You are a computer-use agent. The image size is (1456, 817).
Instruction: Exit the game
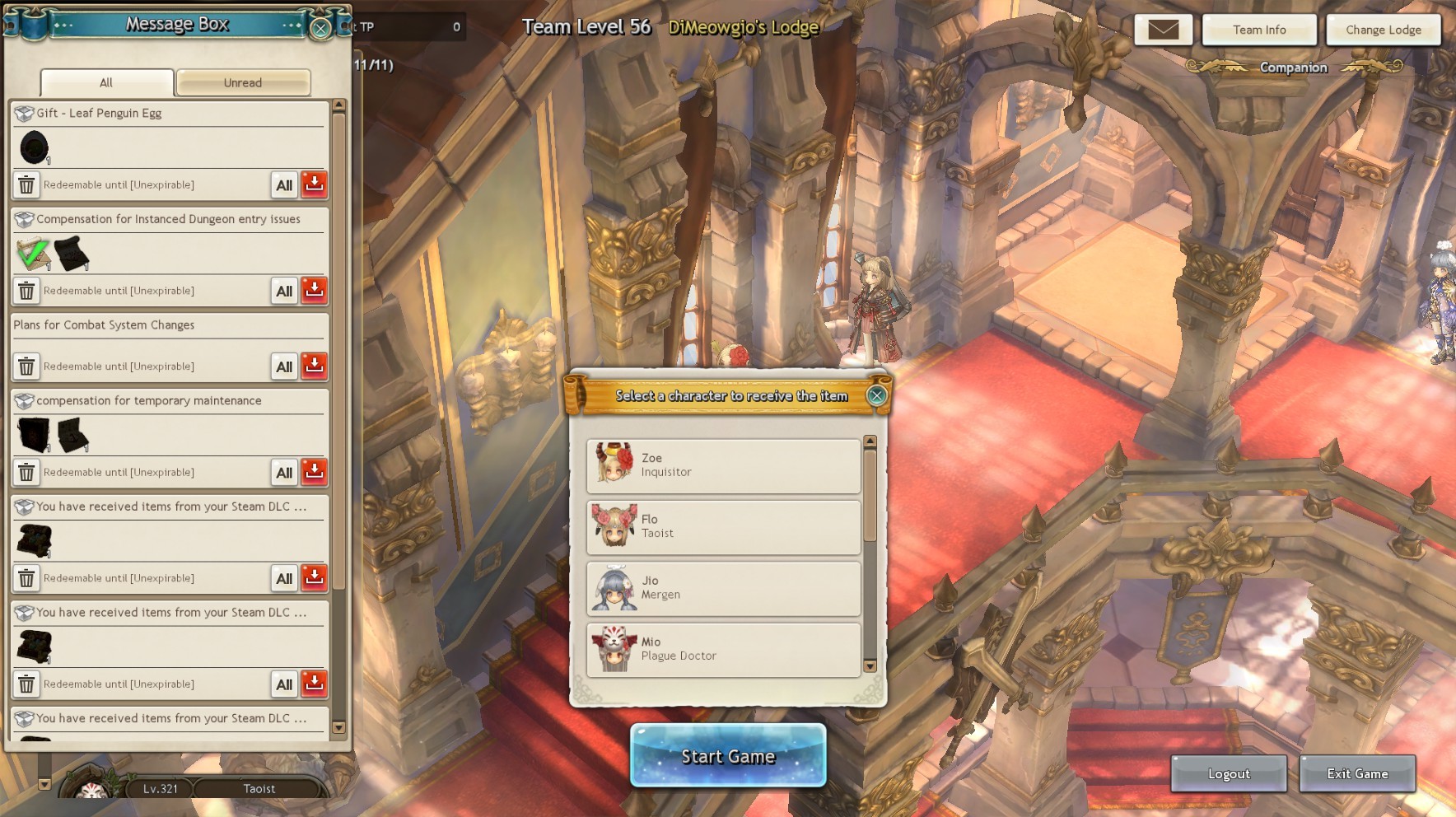click(x=1357, y=773)
